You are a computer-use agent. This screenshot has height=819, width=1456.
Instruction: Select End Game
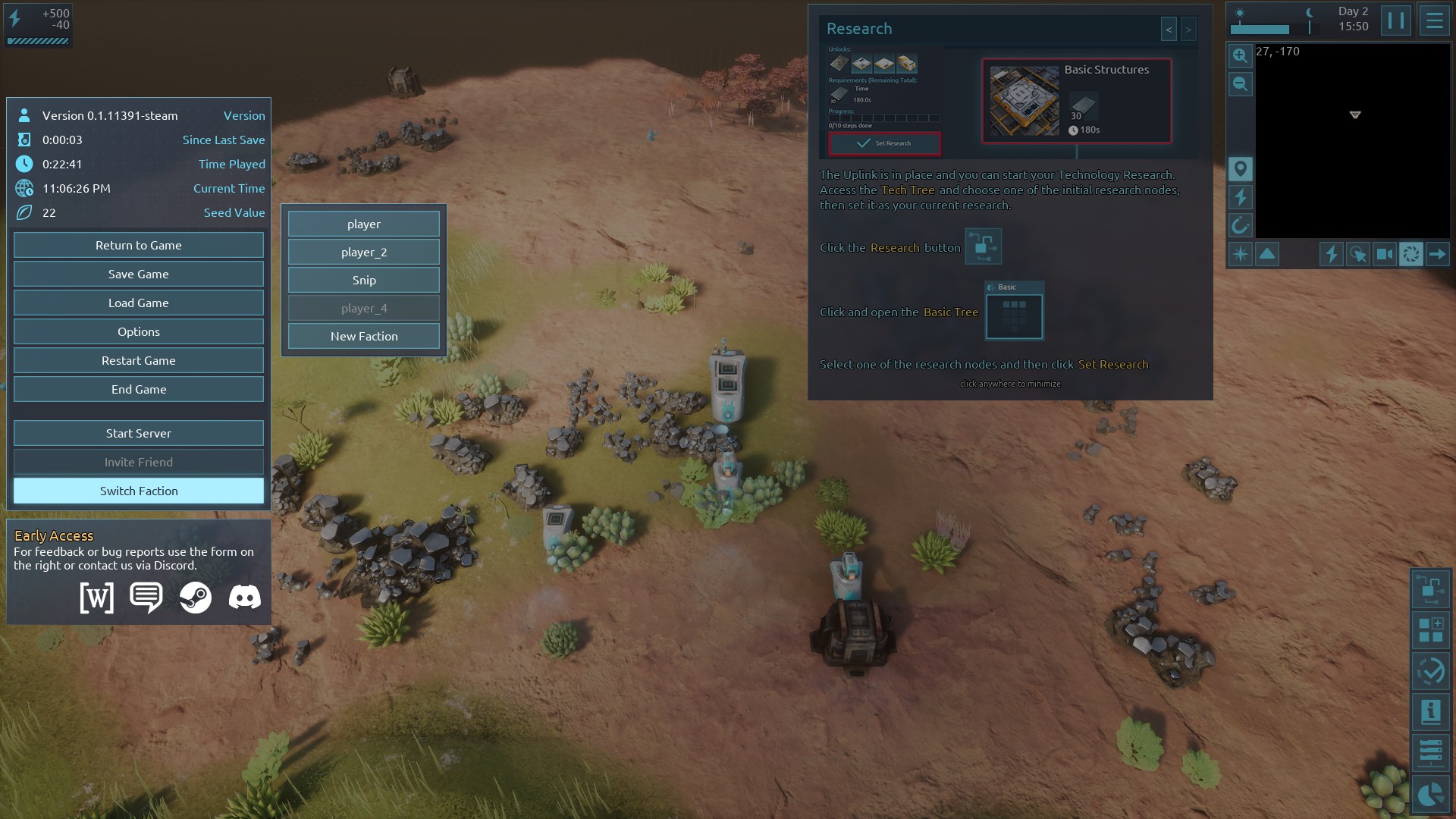coord(139,389)
